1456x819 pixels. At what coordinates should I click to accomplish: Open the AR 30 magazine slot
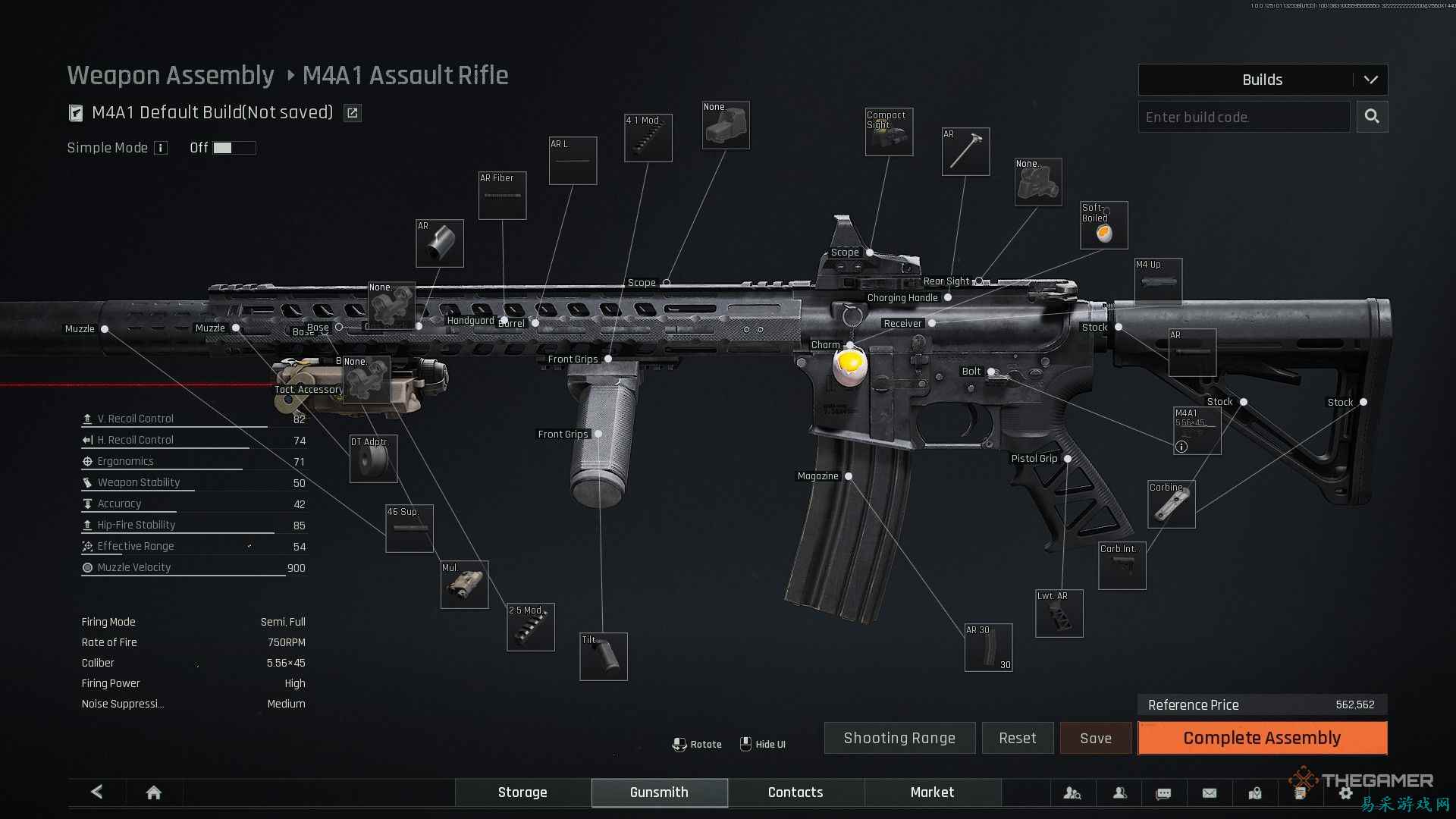point(988,648)
